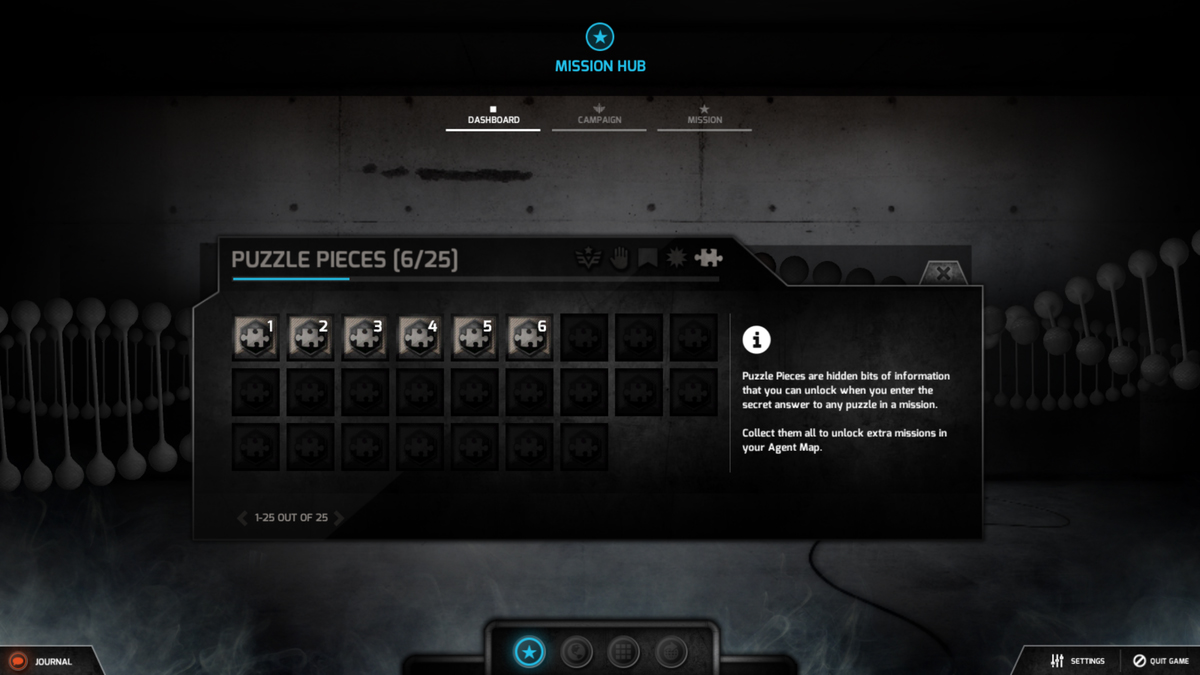Select the starburst badge category

click(x=677, y=259)
